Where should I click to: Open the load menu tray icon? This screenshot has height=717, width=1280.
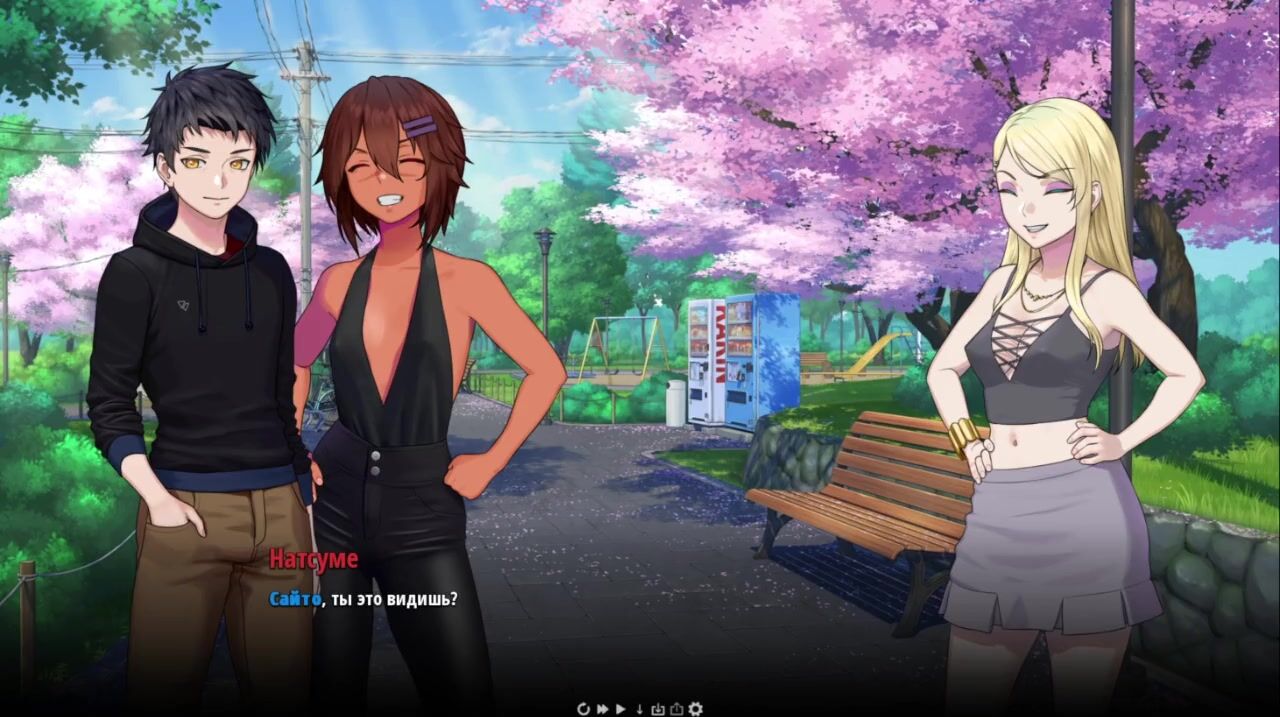tap(676, 709)
